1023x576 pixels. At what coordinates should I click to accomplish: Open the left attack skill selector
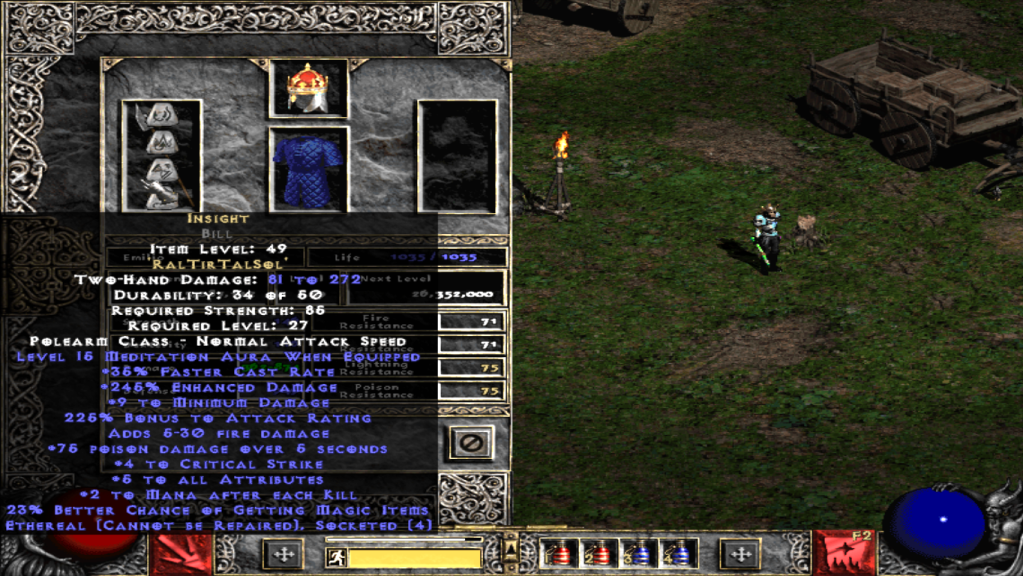point(181,555)
